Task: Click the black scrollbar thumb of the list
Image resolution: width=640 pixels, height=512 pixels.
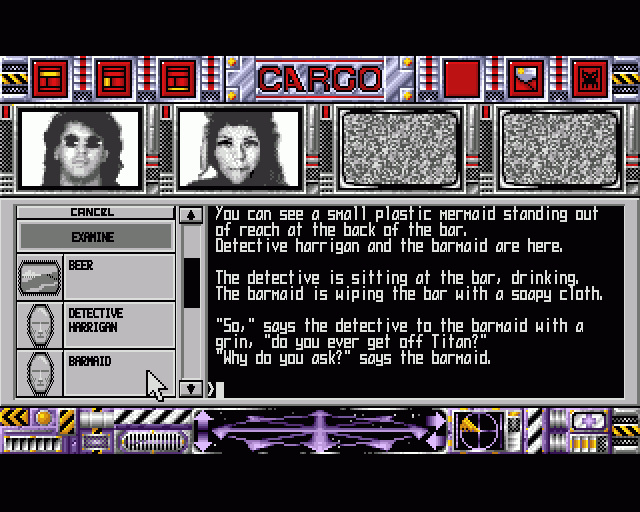Action: [x=190, y=282]
